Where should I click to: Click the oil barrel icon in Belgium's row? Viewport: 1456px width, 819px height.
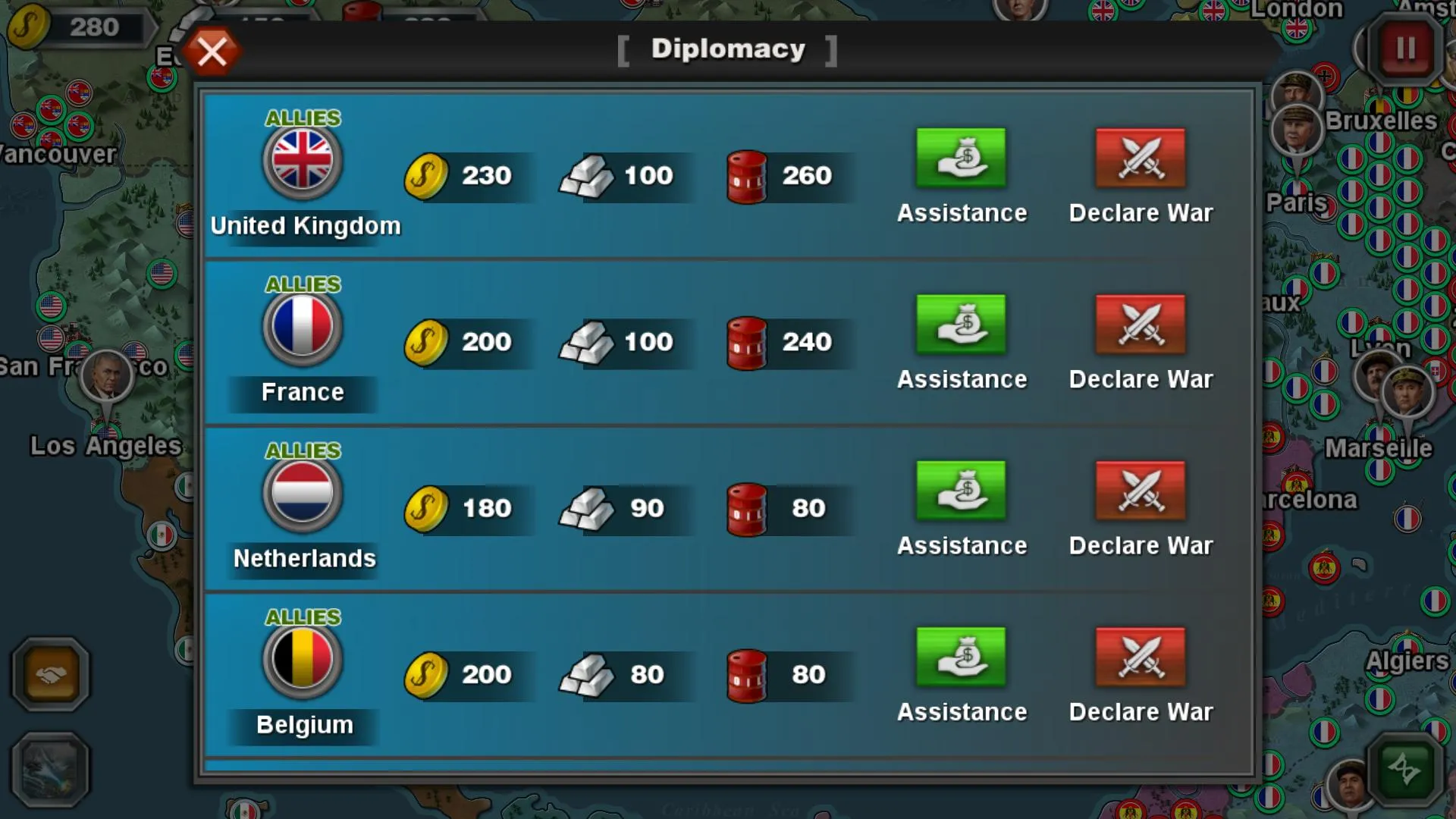point(747,675)
